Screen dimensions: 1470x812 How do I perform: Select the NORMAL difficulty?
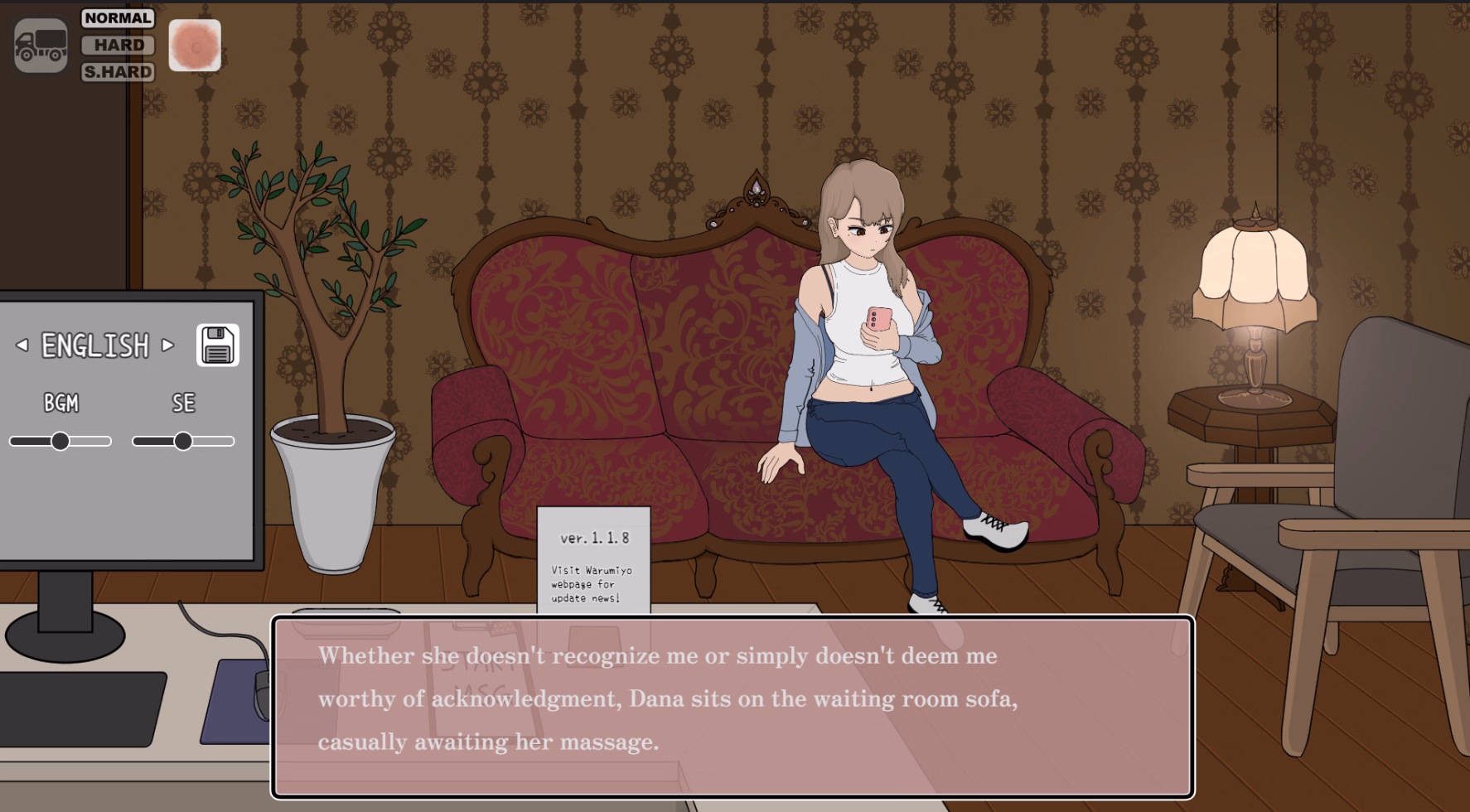click(x=118, y=18)
